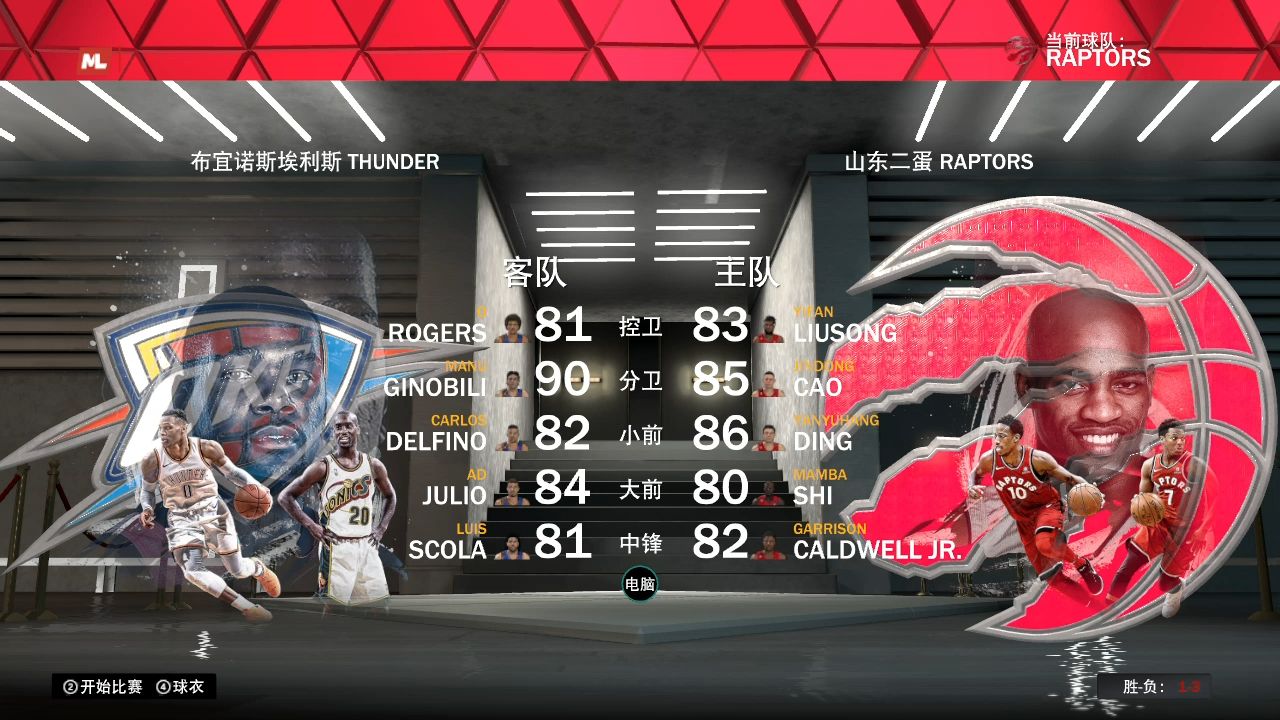
Task: Select Mamba Shi's lineup entry
Action: (x=820, y=494)
